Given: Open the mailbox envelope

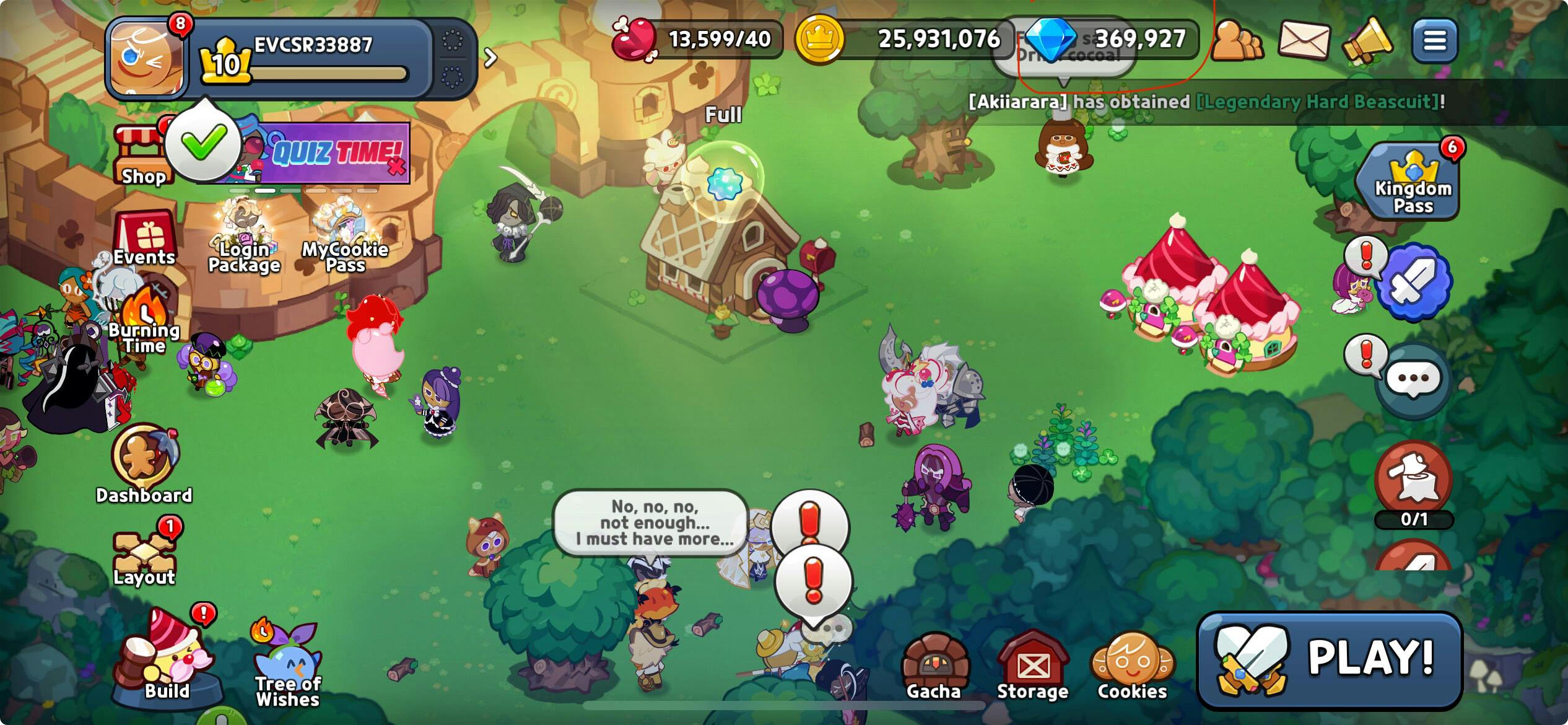Looking at the screenshot, I should click(x=1303, y=40).
